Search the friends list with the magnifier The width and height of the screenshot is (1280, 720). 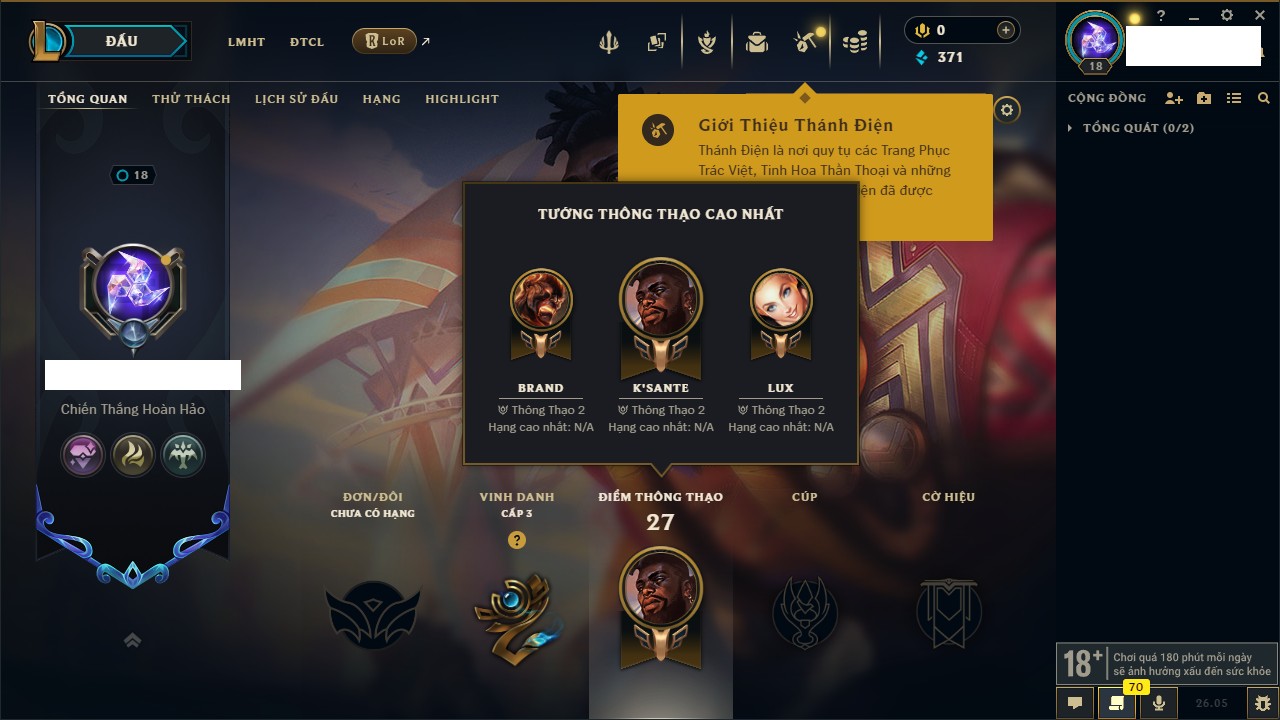pyautogui.click(x=1264, y=98)
